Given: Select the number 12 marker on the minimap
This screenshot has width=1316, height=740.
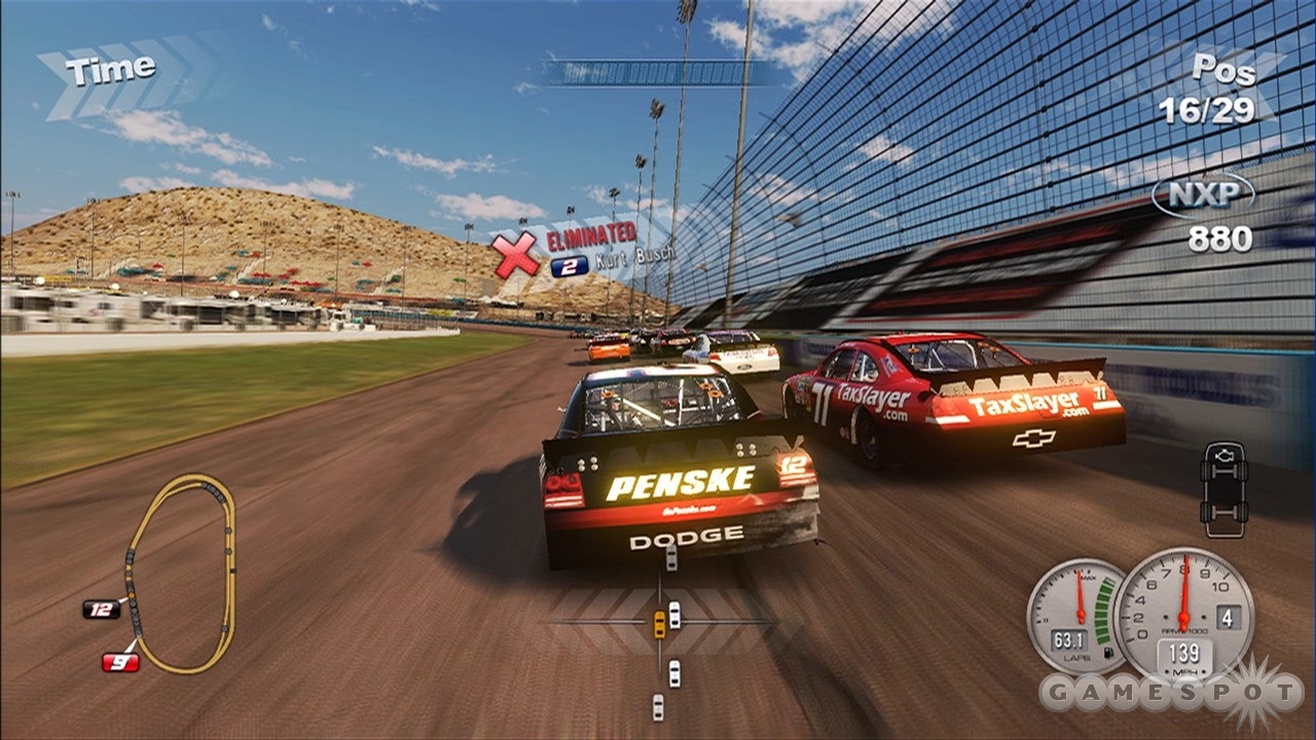Looking at the screenshot, I should point(101,608).
